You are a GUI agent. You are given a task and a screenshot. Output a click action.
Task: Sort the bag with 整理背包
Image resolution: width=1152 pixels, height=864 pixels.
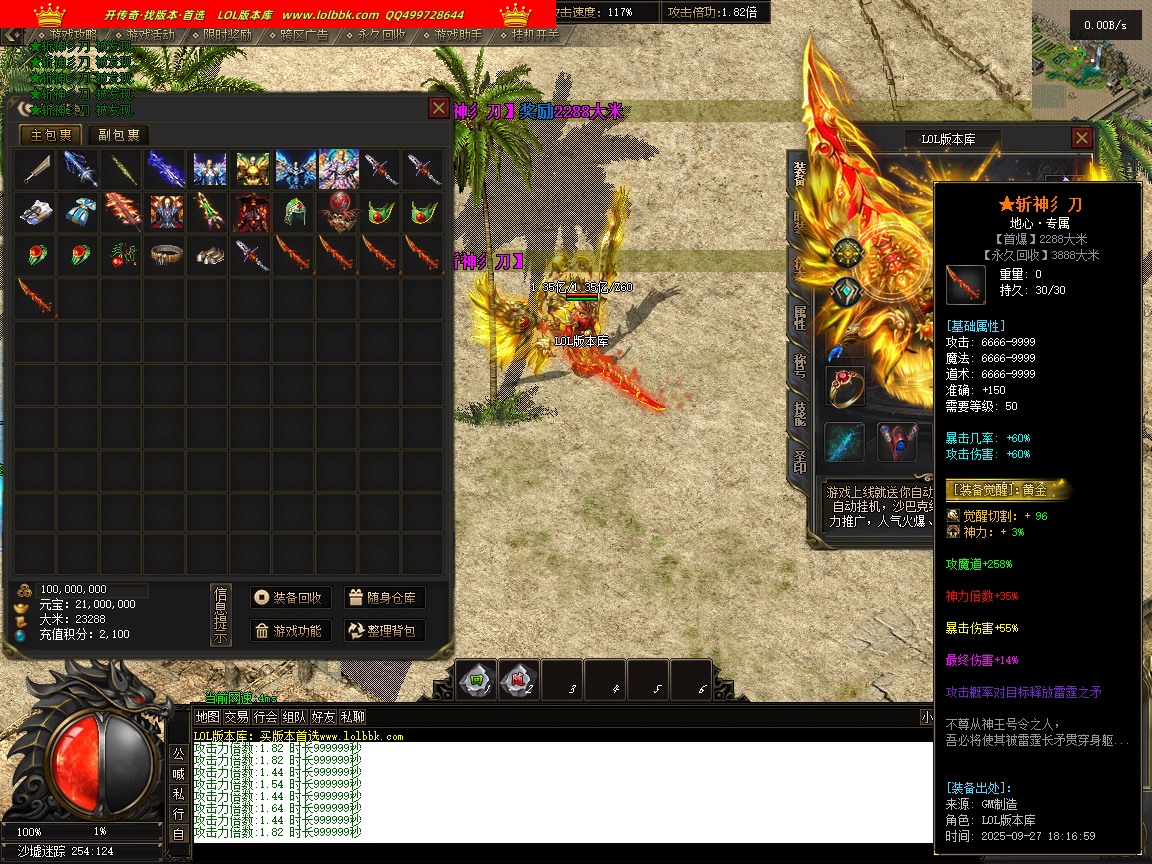click(x=384, y=631)
